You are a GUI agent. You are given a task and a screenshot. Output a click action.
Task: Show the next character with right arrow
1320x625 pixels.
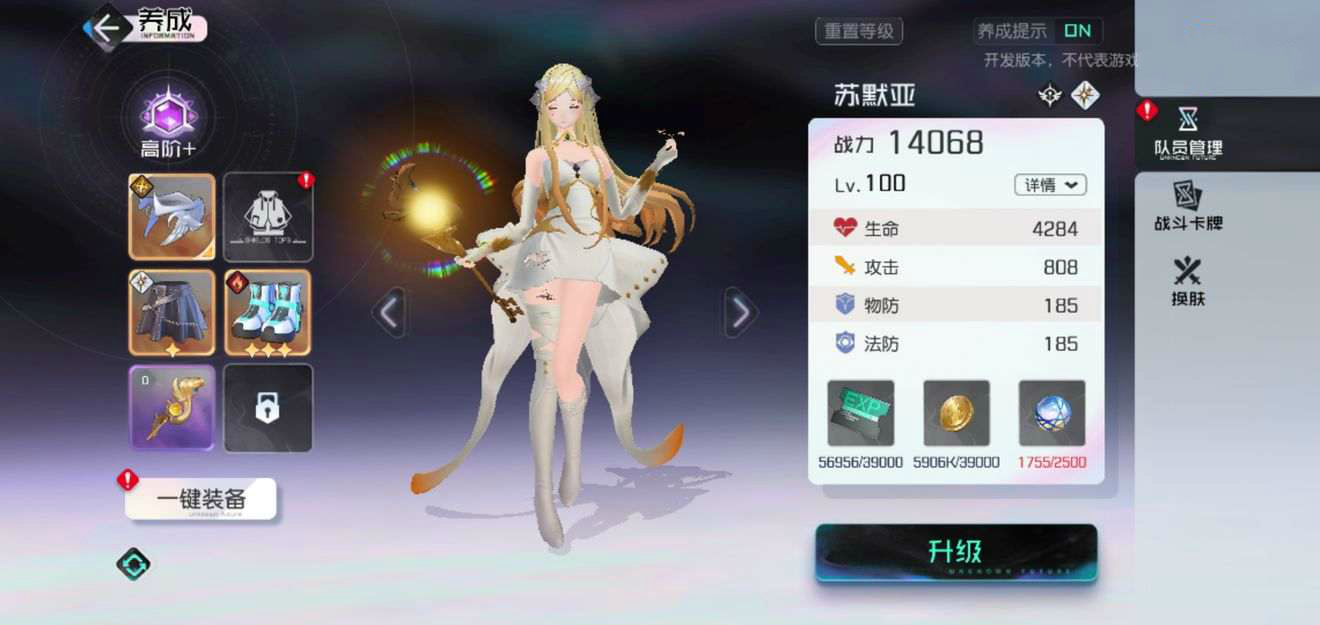tap(740, 313)
